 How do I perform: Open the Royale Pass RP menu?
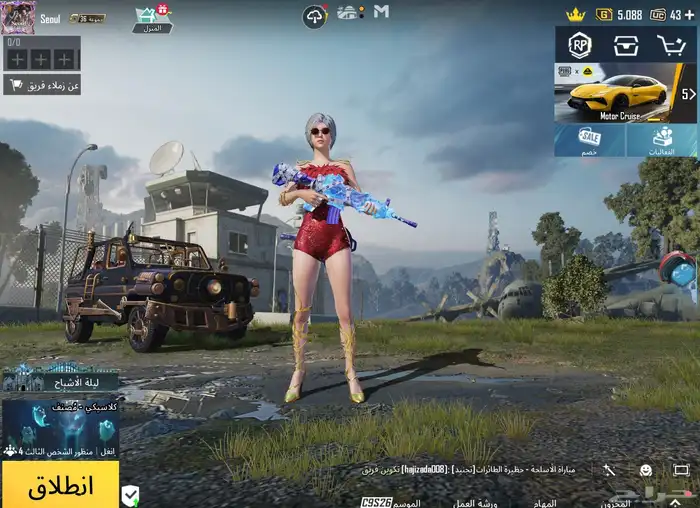pyautogui.click(x=581, y=45)
